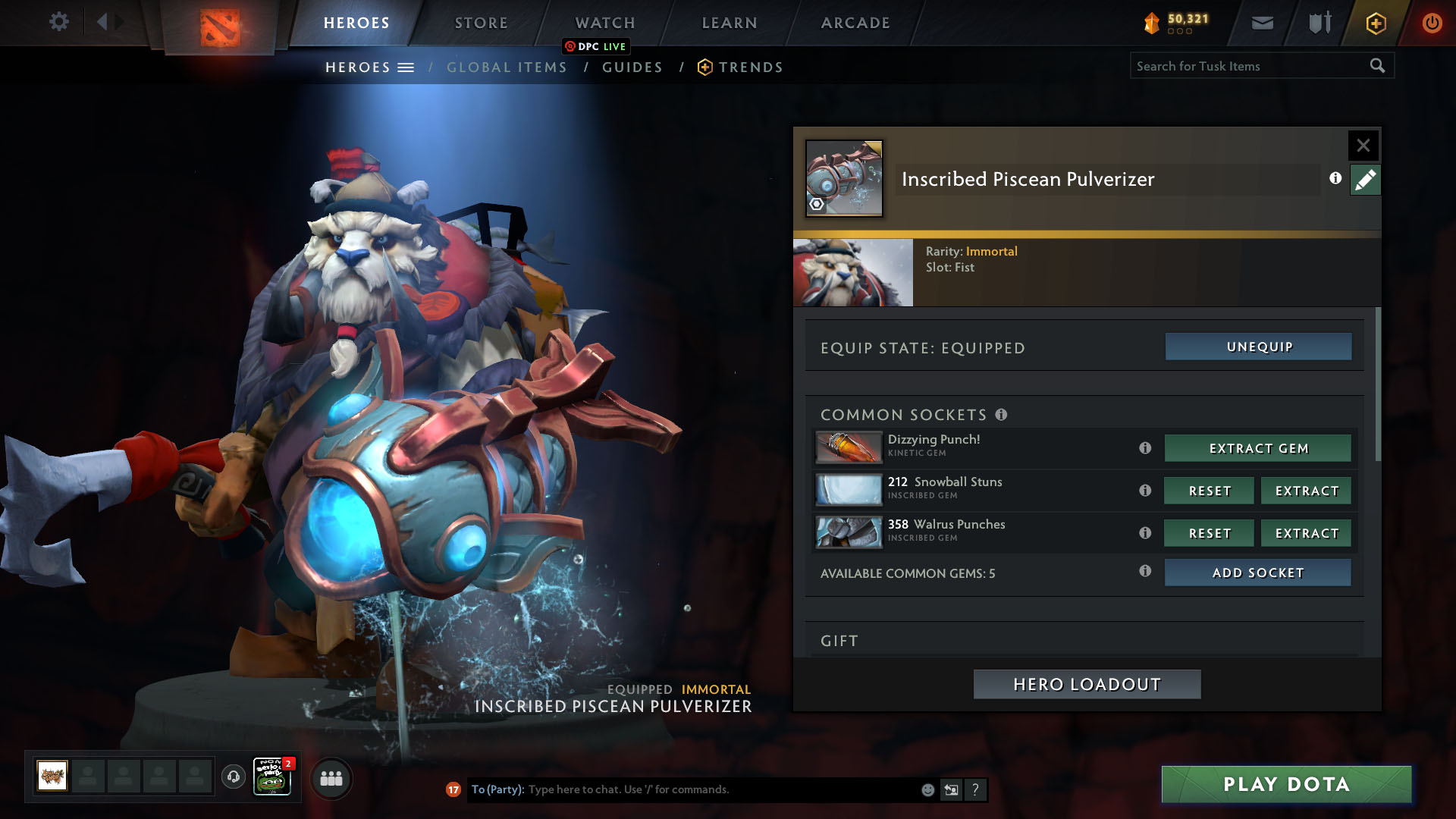Unequip the Piscean Pulverizer
Viewport: 1456px width, 819px height.
click(x=1258, y=347)
